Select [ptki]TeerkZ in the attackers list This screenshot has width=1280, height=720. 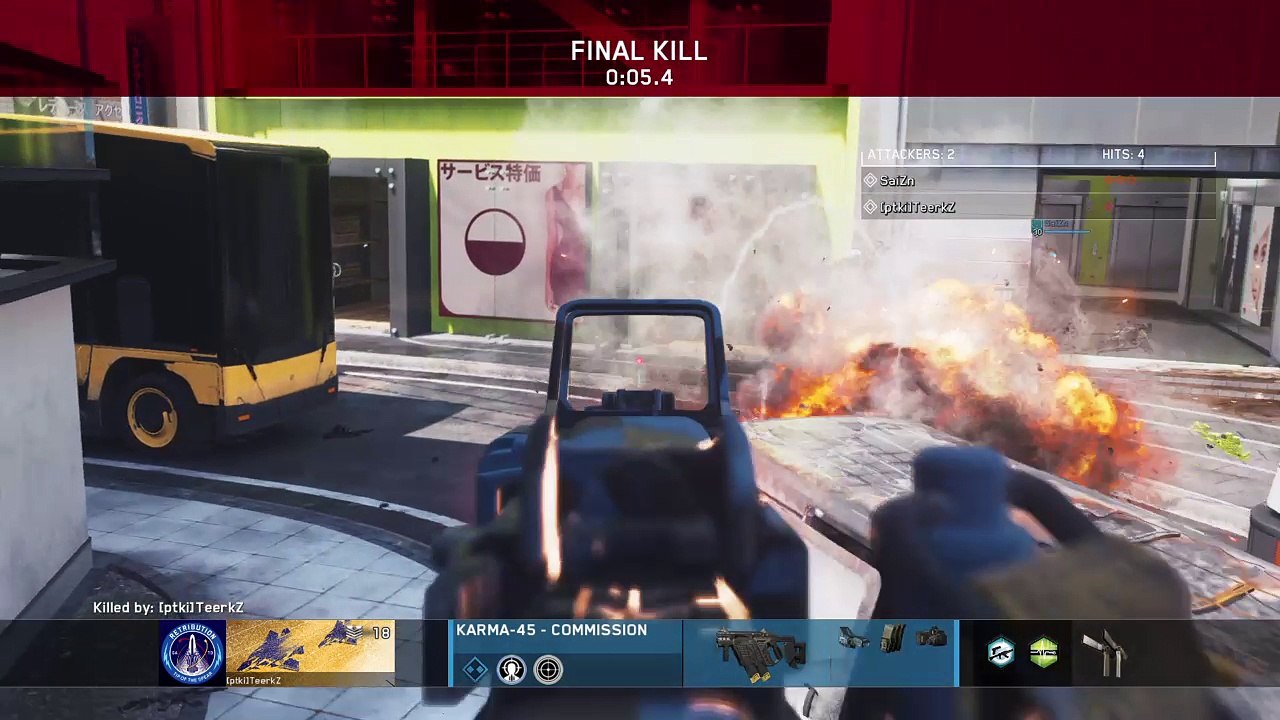coord(916,207)
